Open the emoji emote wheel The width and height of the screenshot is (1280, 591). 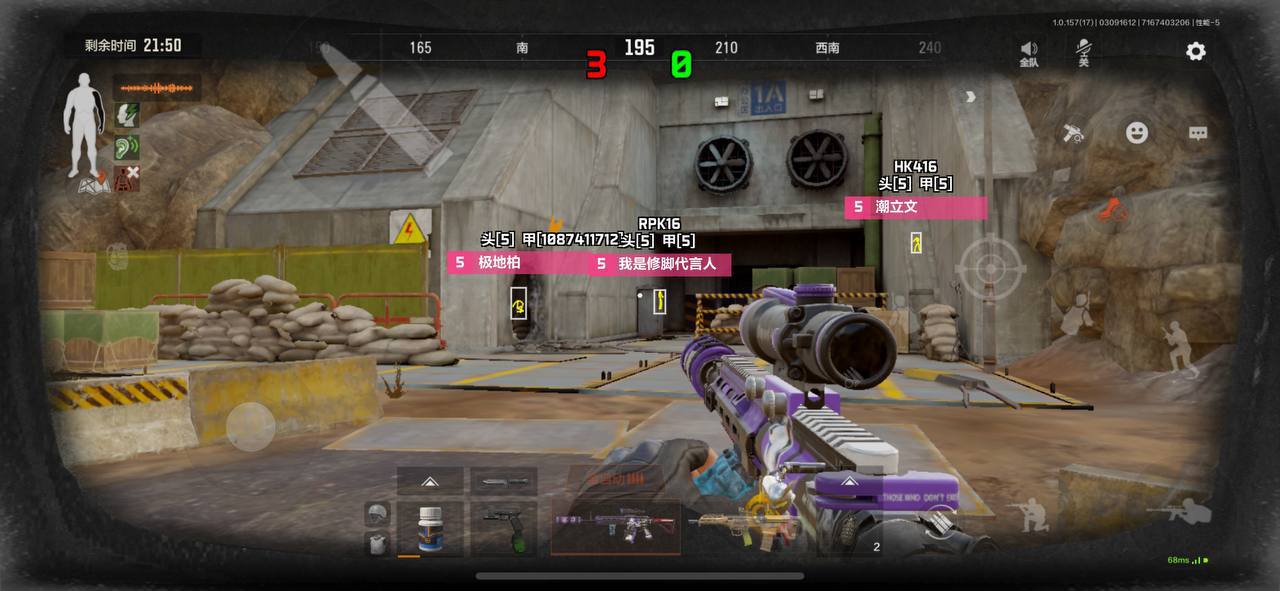point(1137,132)
